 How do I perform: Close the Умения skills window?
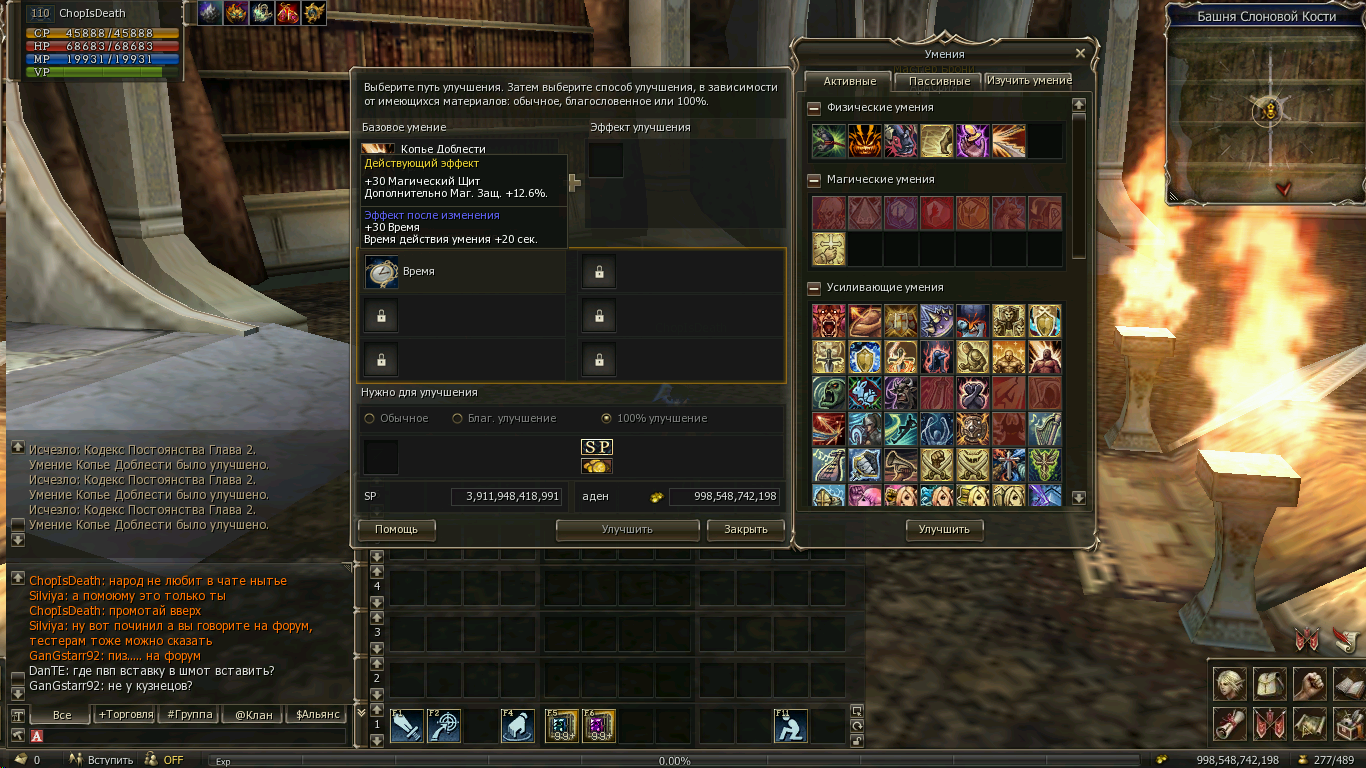click(1080, 54)
